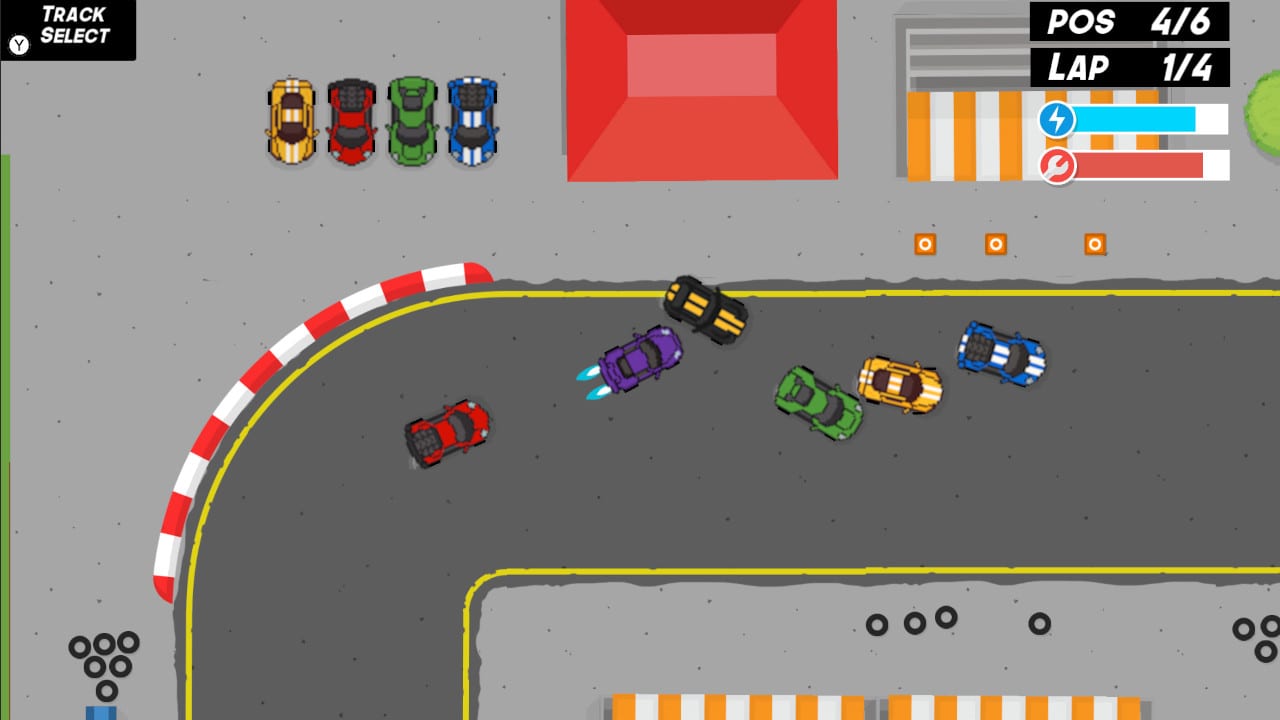Image resolution: width=1280 pixels, height=720 pixels.
Task: Select the Y controller button icon
Action: [18, 44]
